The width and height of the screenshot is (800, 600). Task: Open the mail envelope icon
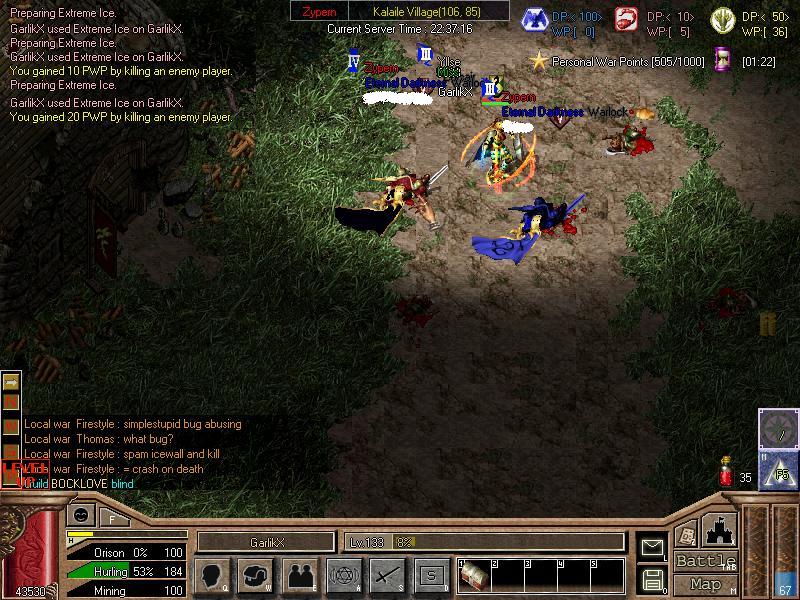[x=653, y=547]
